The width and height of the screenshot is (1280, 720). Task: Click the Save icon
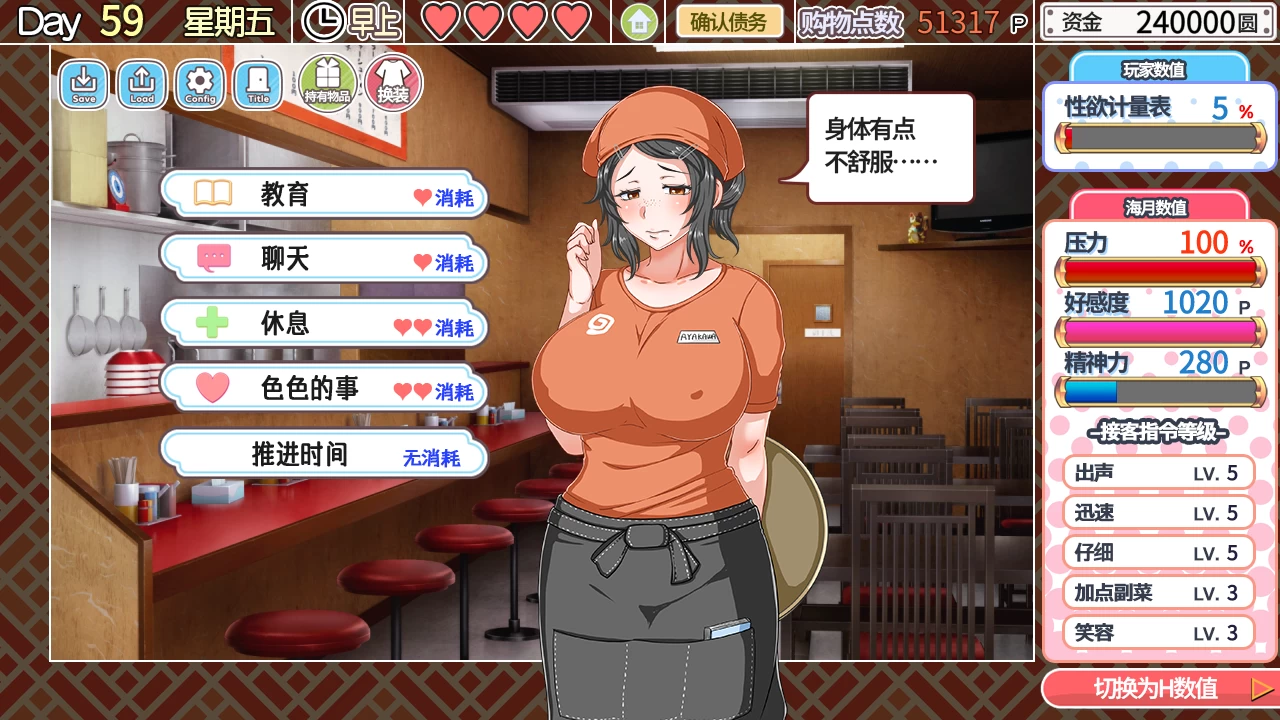(x=83, y=85)
